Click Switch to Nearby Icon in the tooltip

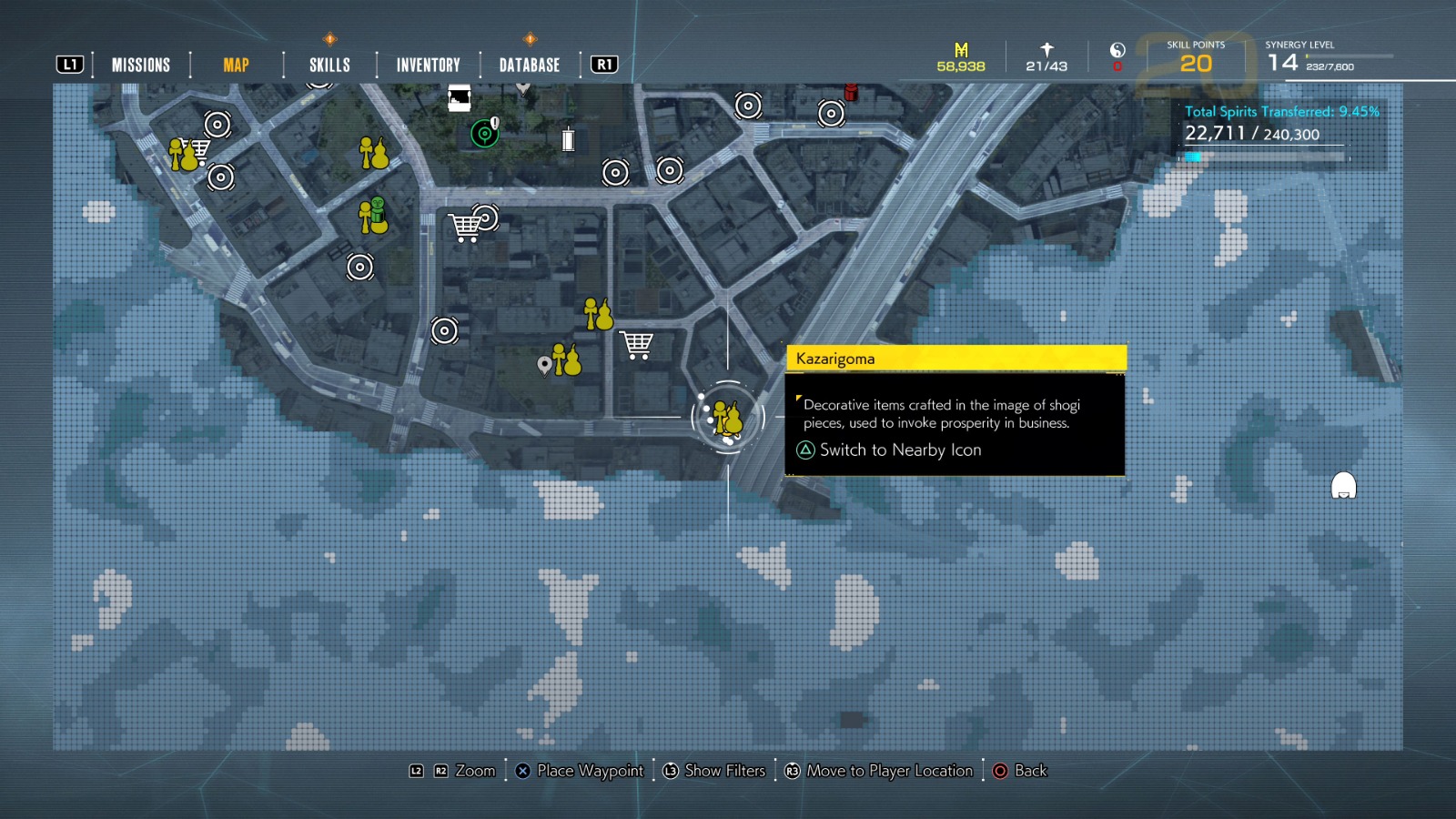(900, 450)
